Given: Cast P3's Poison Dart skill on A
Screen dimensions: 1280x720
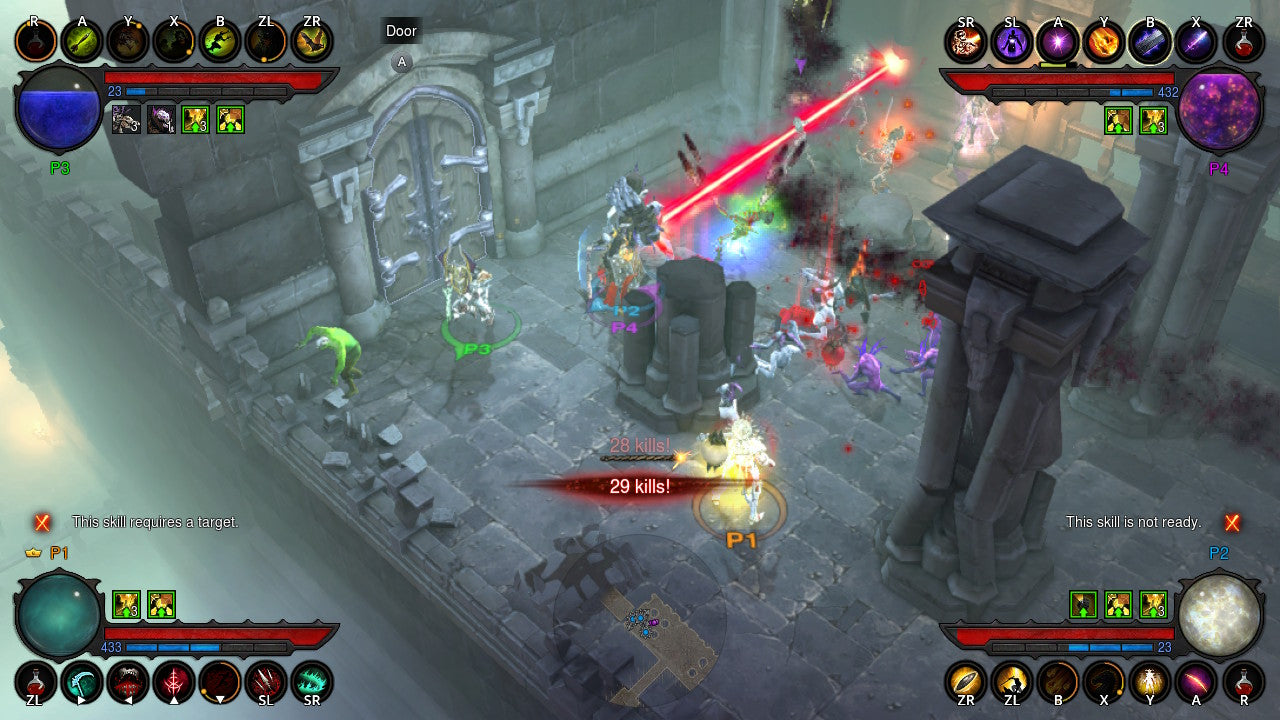Looking at the screenshot, I should (x=82, y=41).
